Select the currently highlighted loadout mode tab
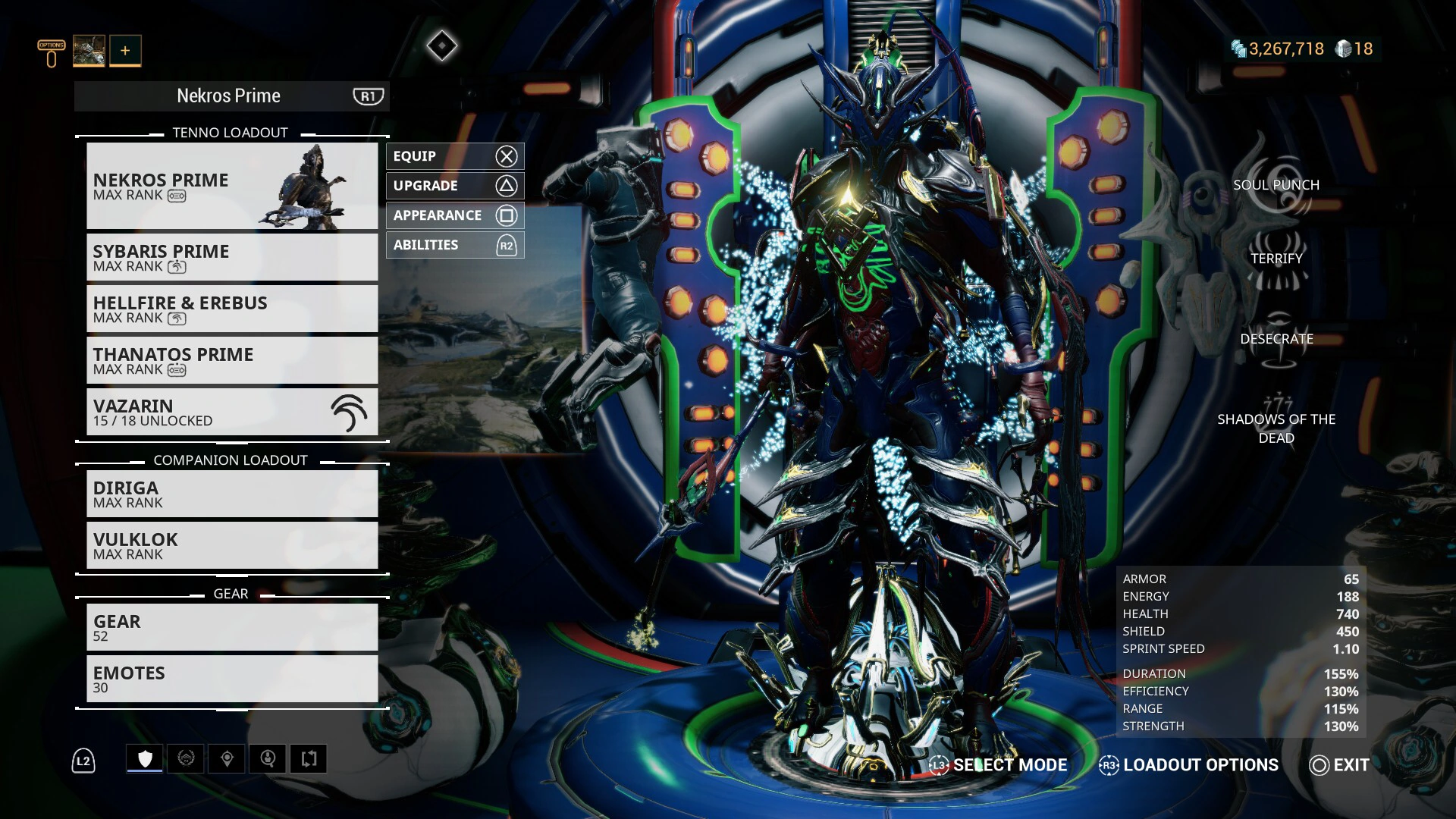 (x=144, y=758)
